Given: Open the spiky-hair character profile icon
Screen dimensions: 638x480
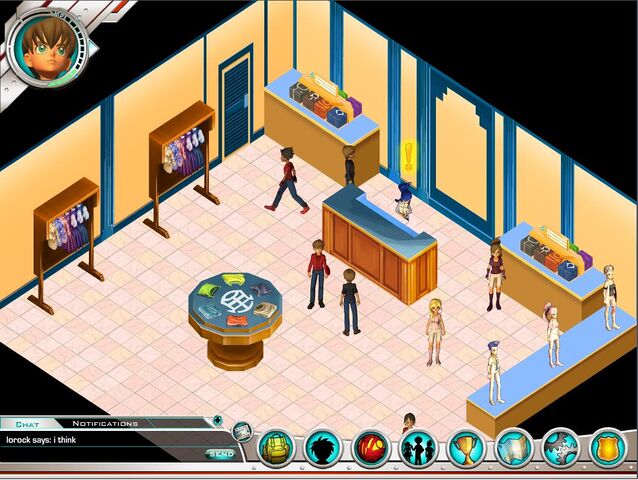Looking at the screenshot, I should [x=323, y=447].
